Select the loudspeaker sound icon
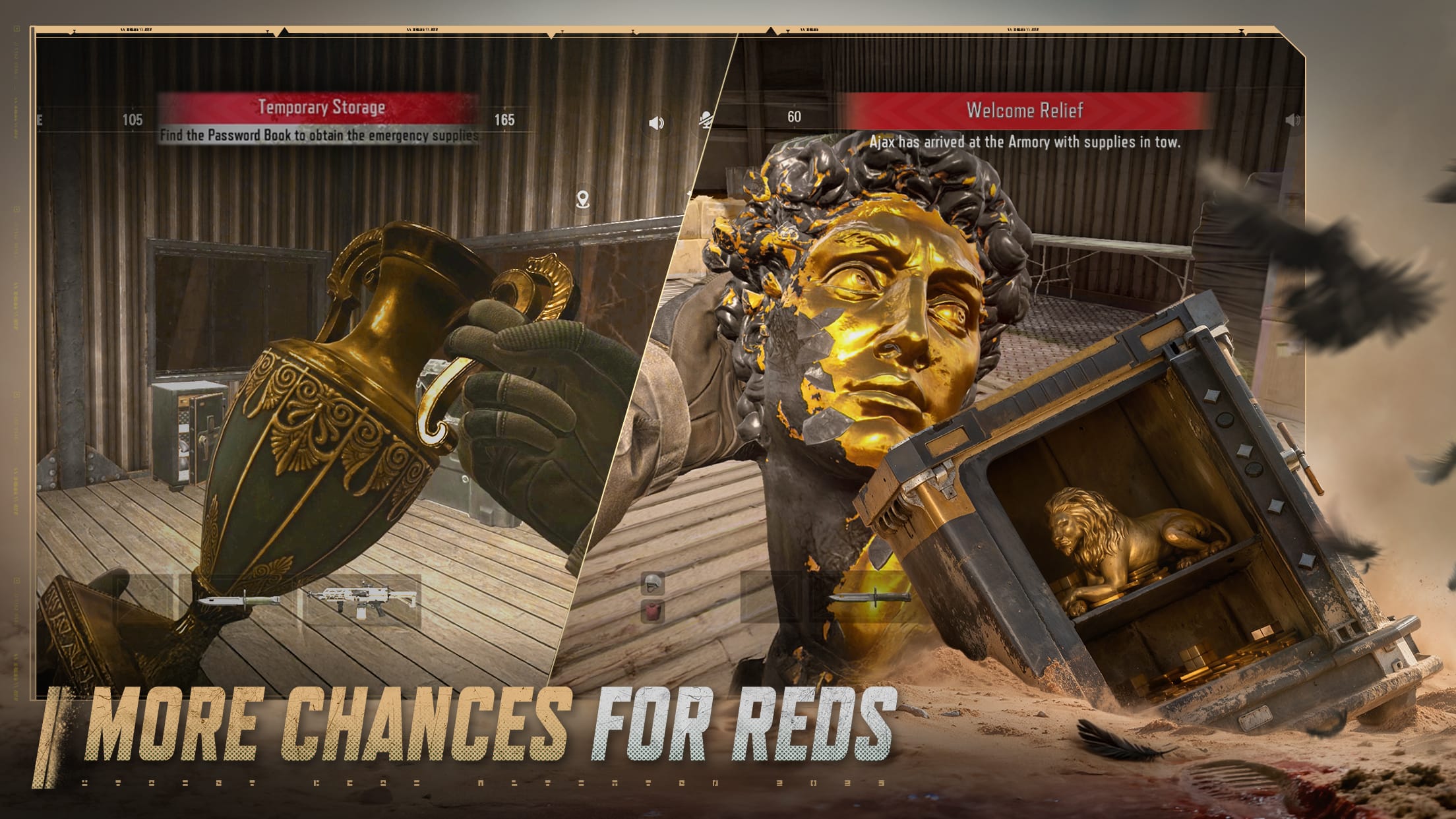1456x819 pixels. click(655, 124)
